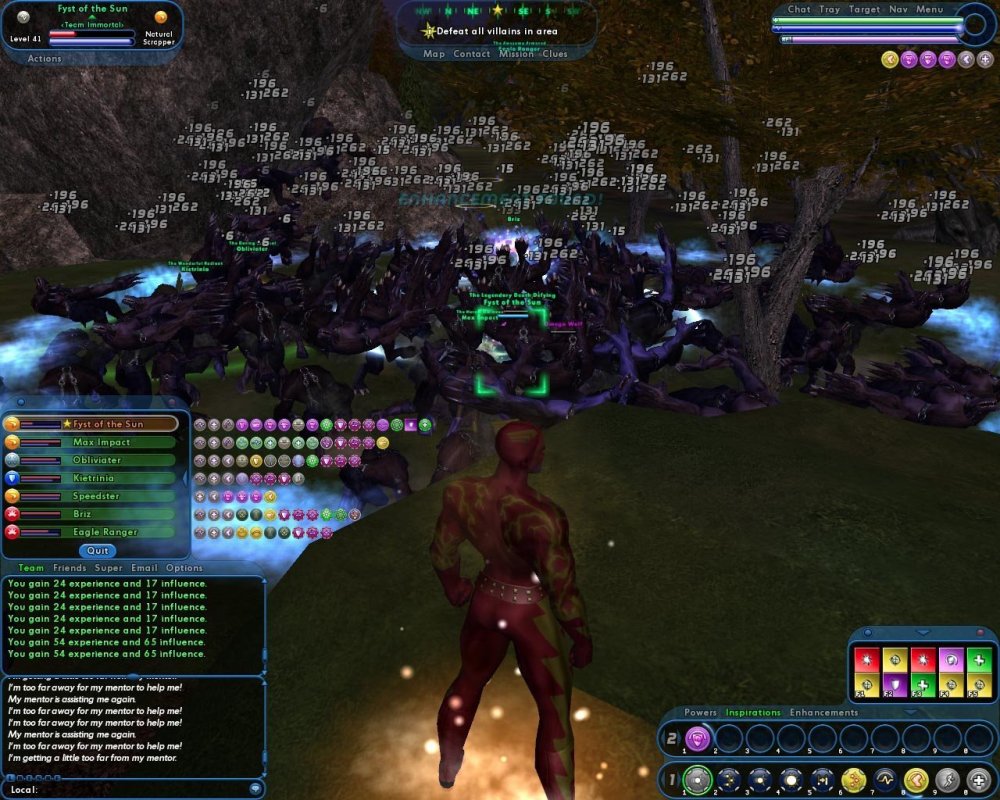Open the Clues window

pyautogui.click(x=555, y=54)
